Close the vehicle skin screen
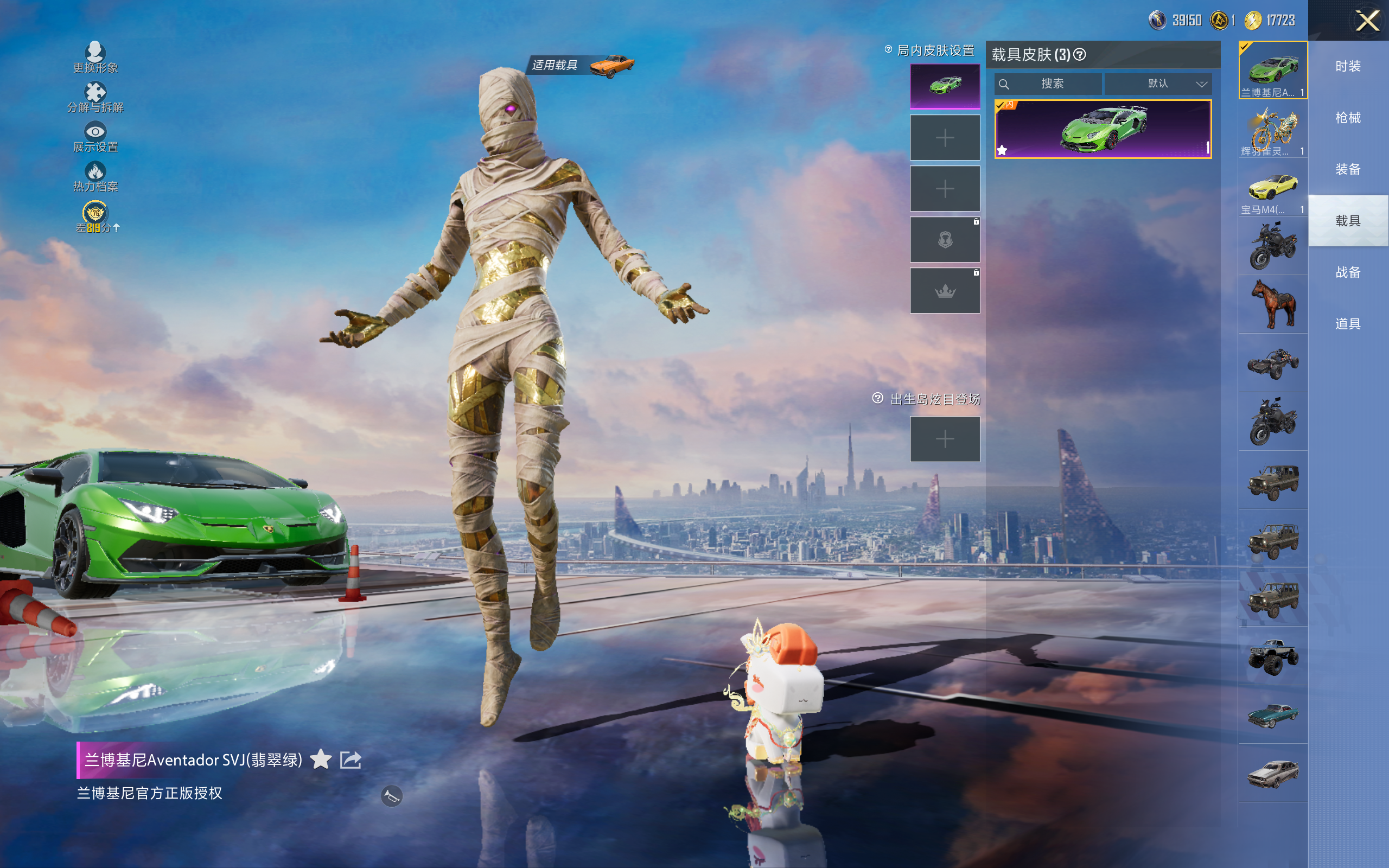 pos(1367,21)
